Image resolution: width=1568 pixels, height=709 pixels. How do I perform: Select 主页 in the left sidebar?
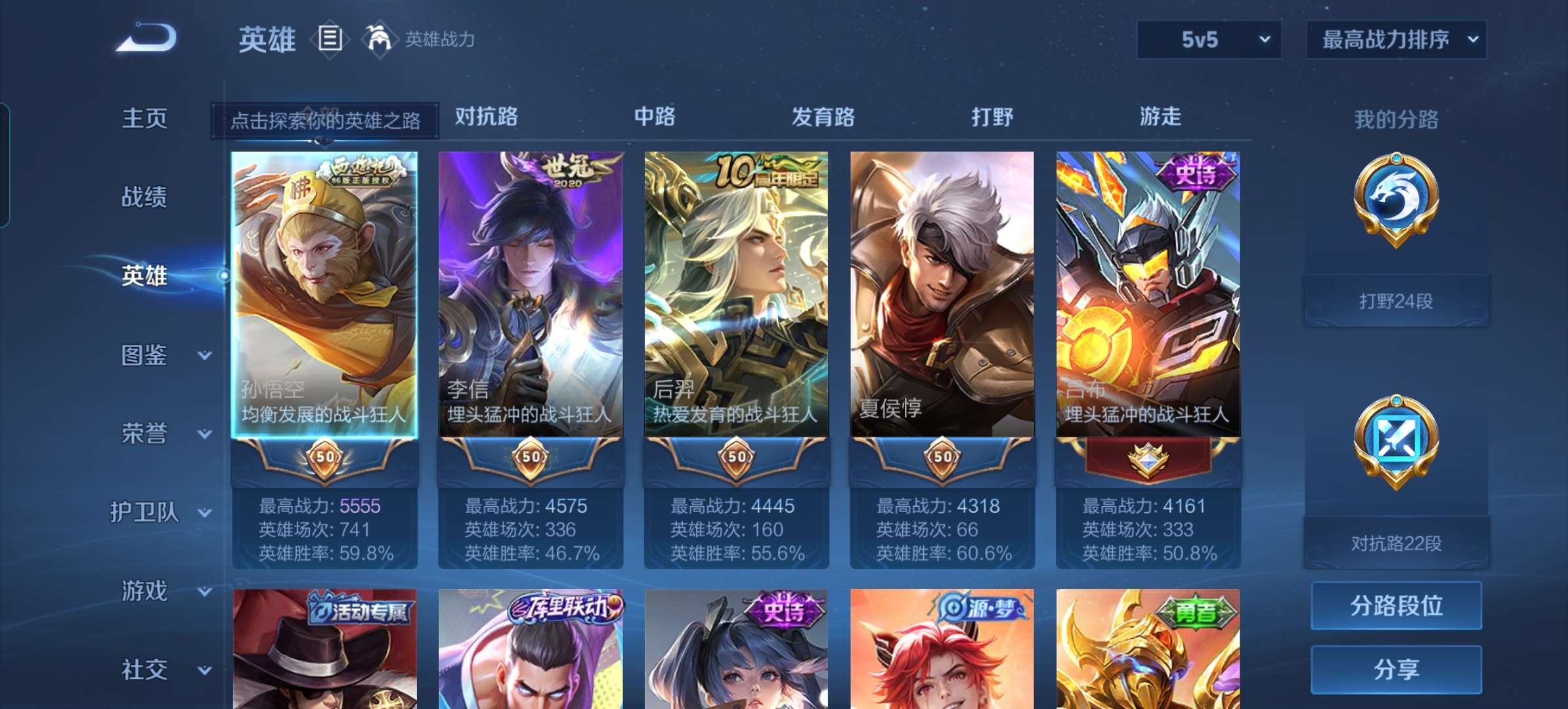point(143,118)
